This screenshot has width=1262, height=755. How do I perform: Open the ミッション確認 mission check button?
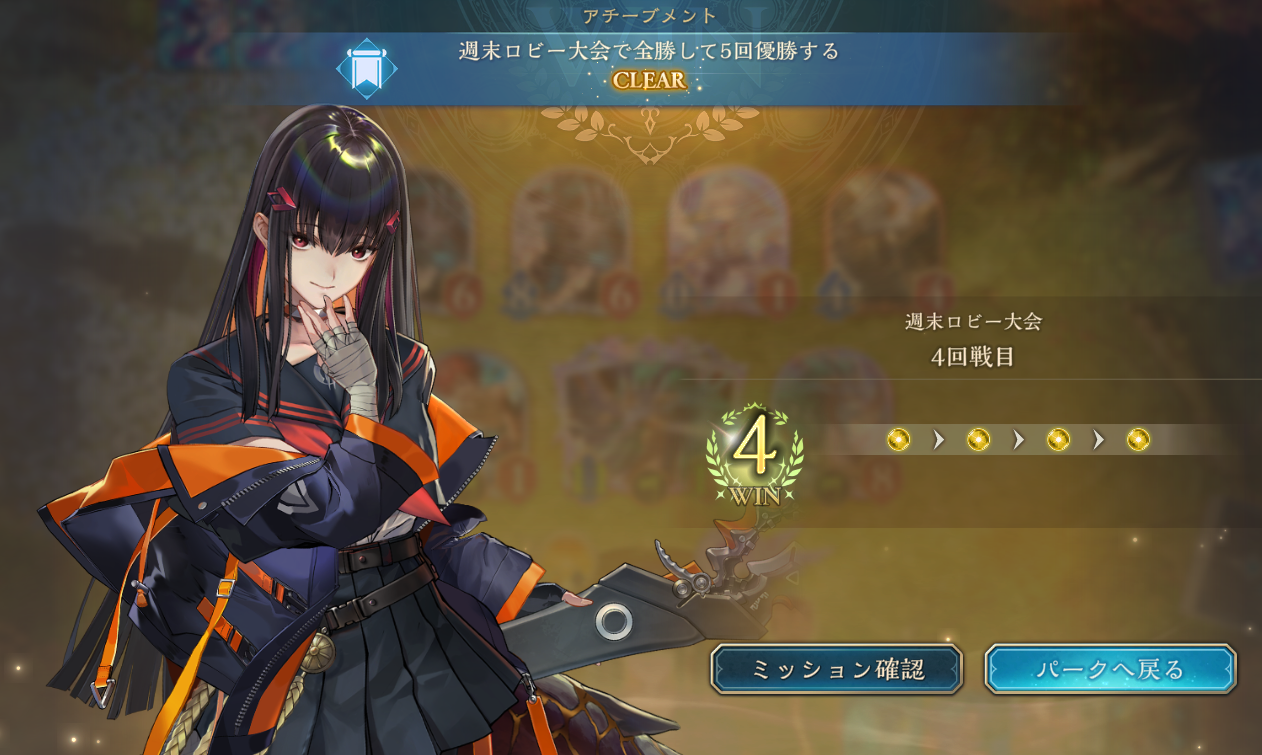click(x=836, y=669)
